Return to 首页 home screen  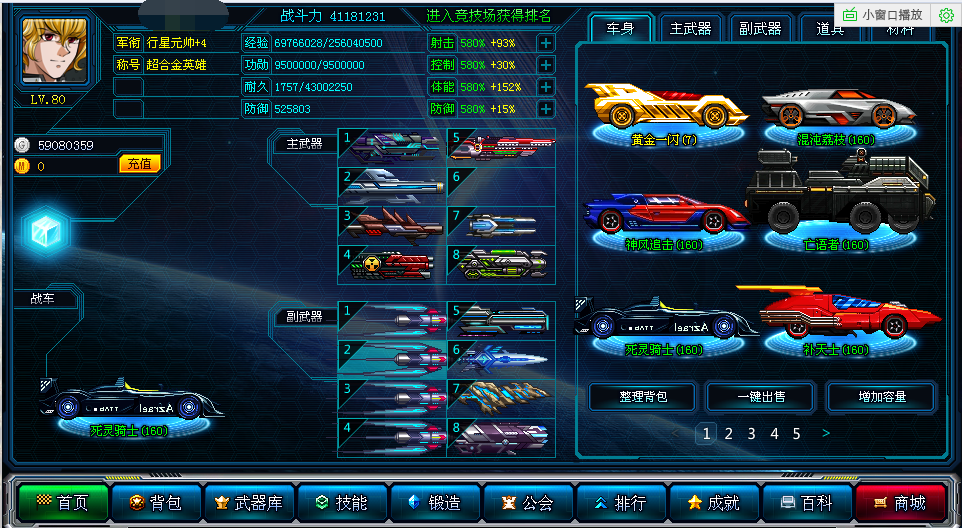62,503
